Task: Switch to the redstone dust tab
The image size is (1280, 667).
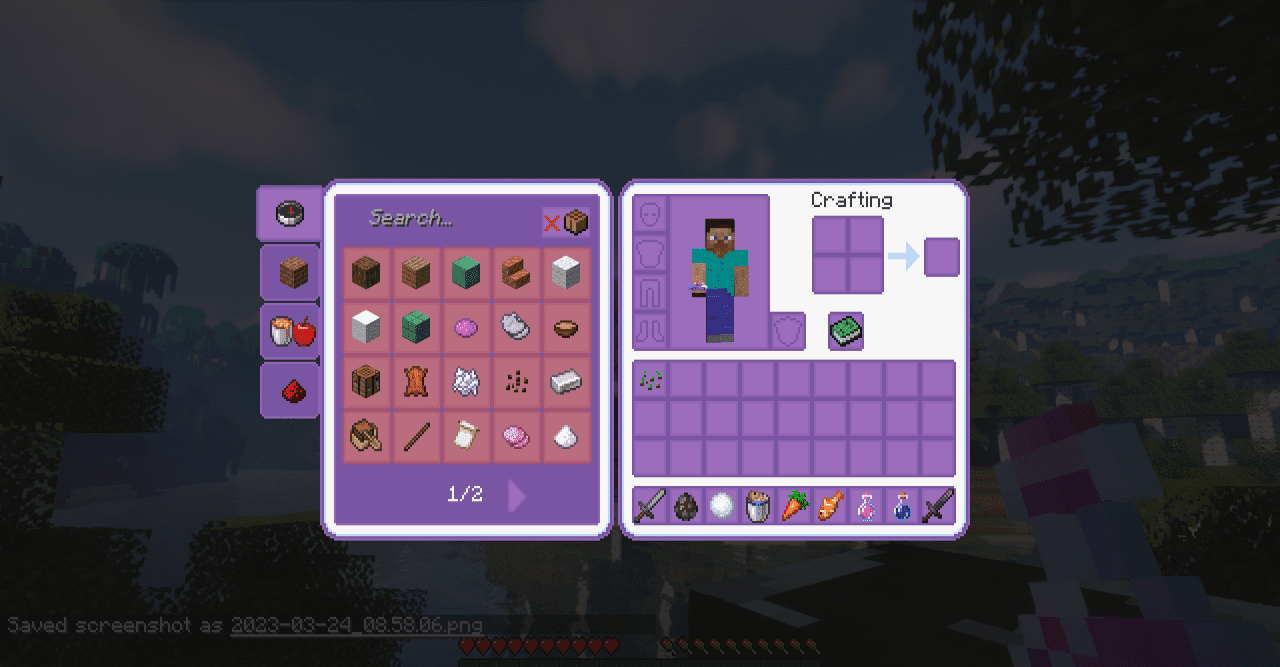Action: [291, 390]
